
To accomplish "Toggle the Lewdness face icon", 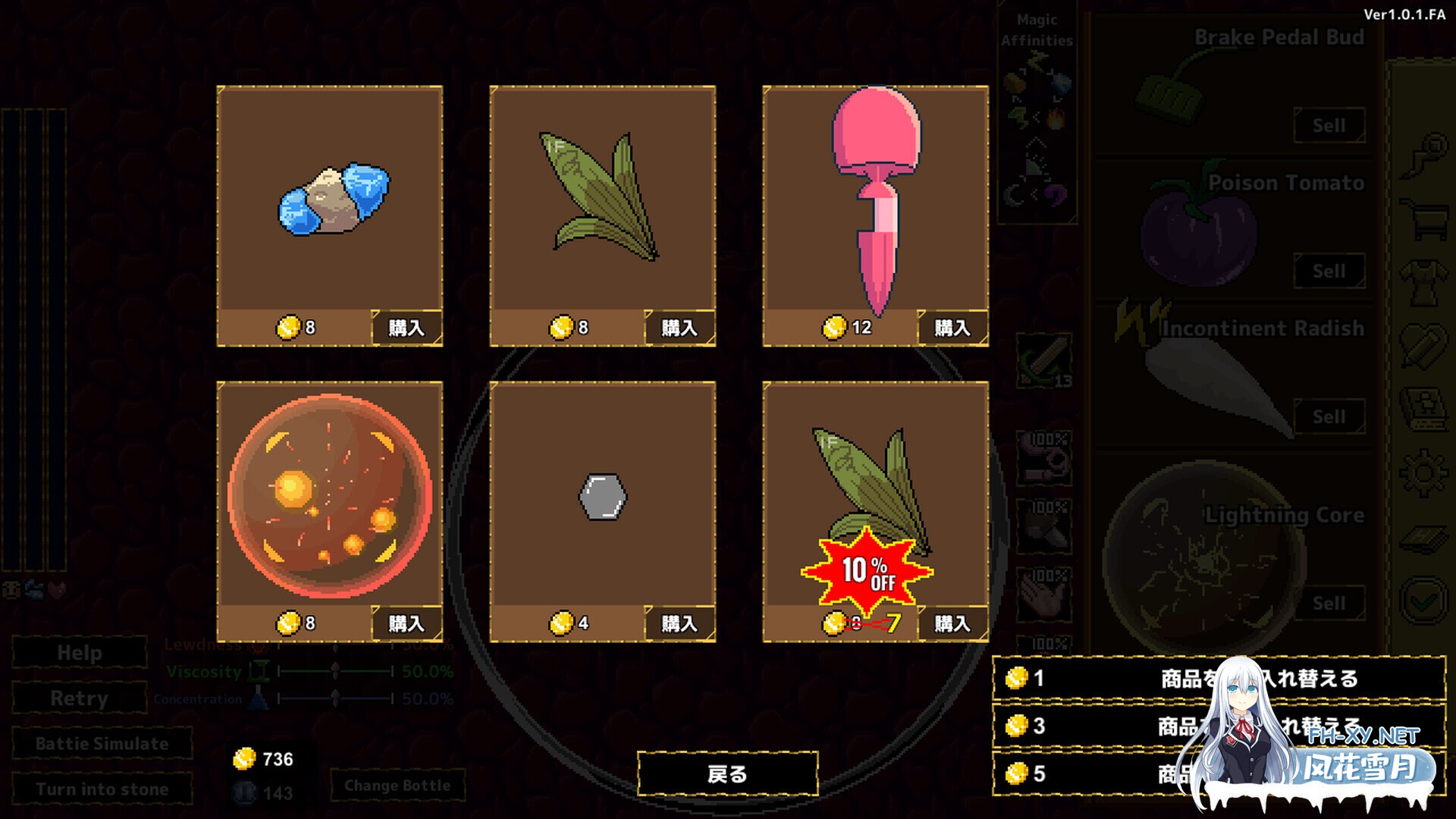I will [x=258, y=648].
